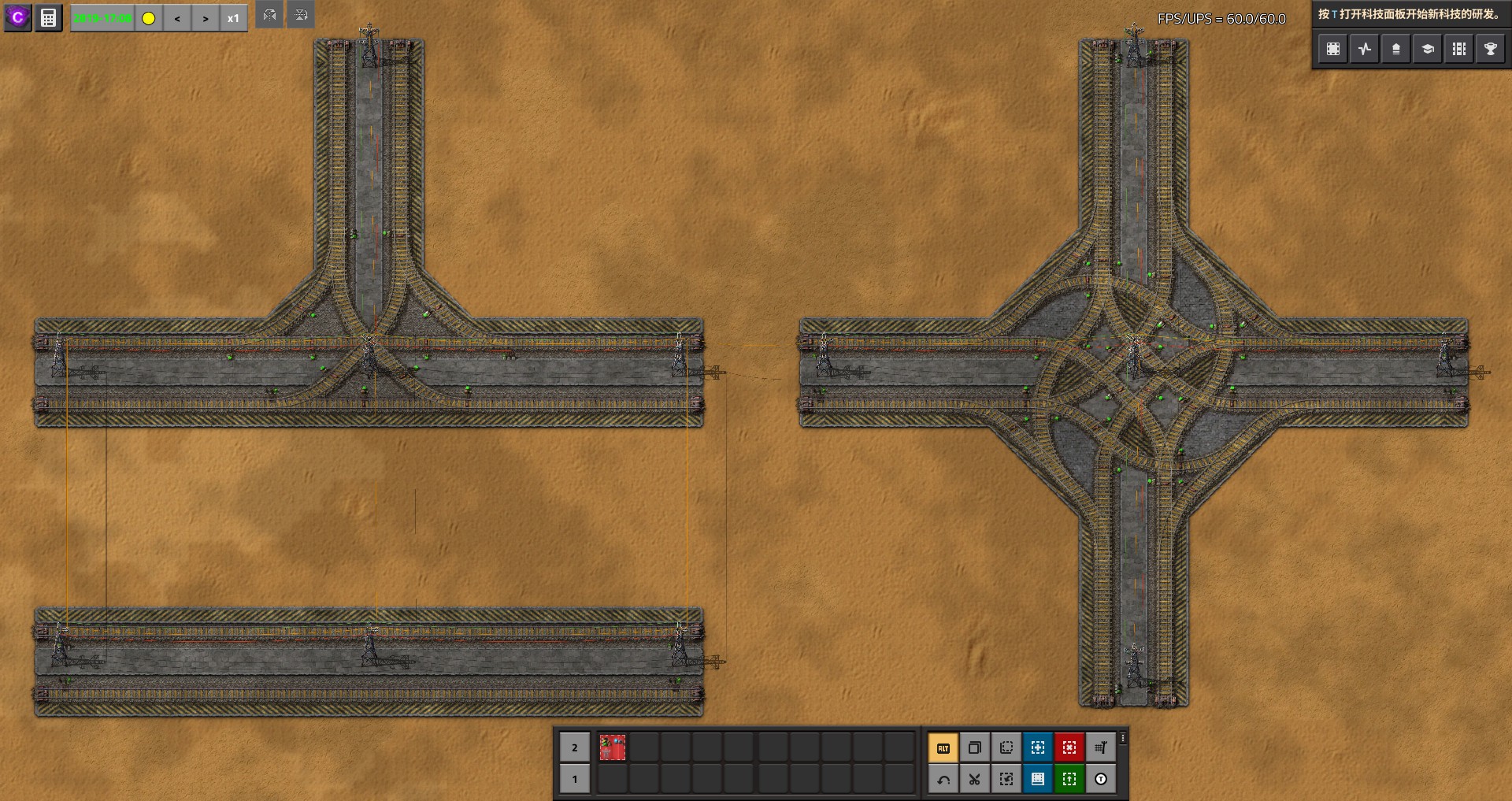Switch to quickbar row 1
1512x801 pixels.
point(575,779)
